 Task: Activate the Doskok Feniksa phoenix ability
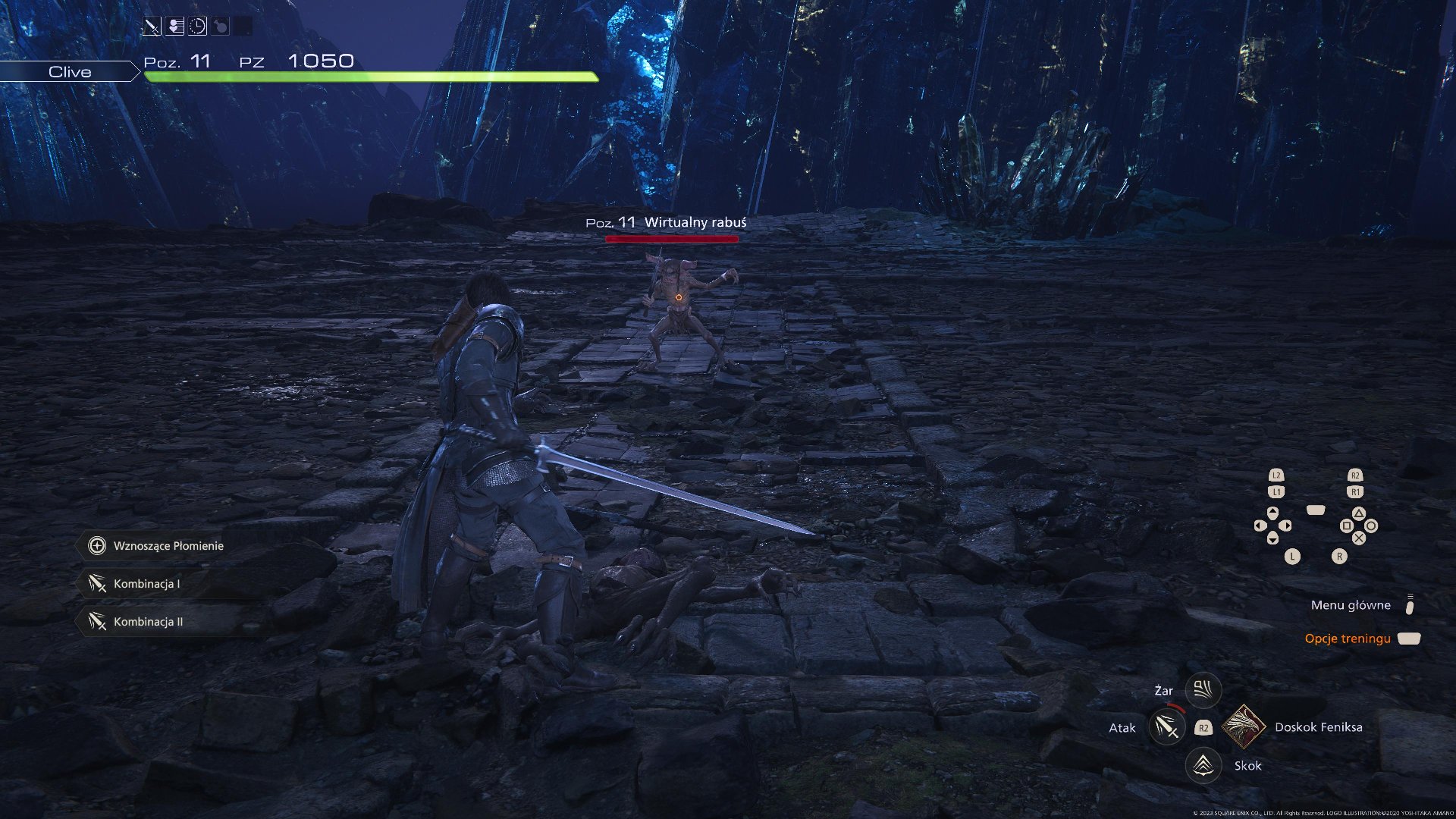click(x=1244, y=726)
